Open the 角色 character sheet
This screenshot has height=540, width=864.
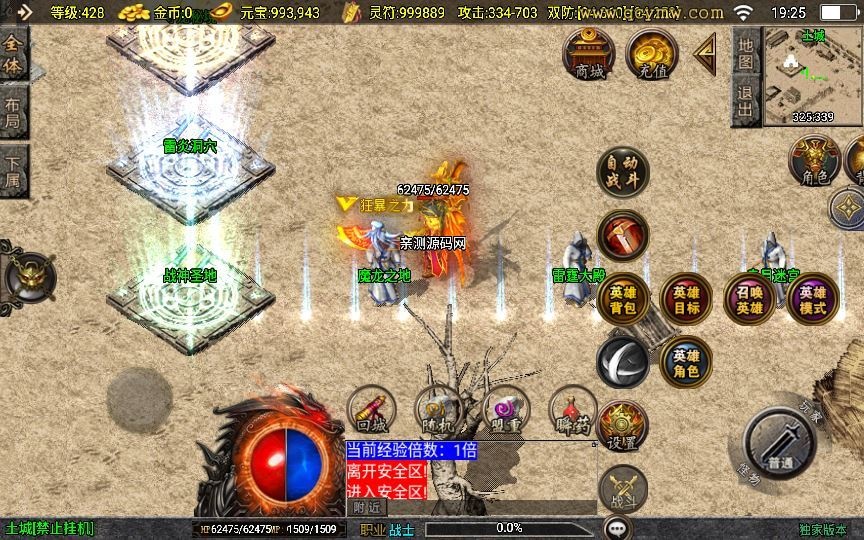click(x=814, y=161)
